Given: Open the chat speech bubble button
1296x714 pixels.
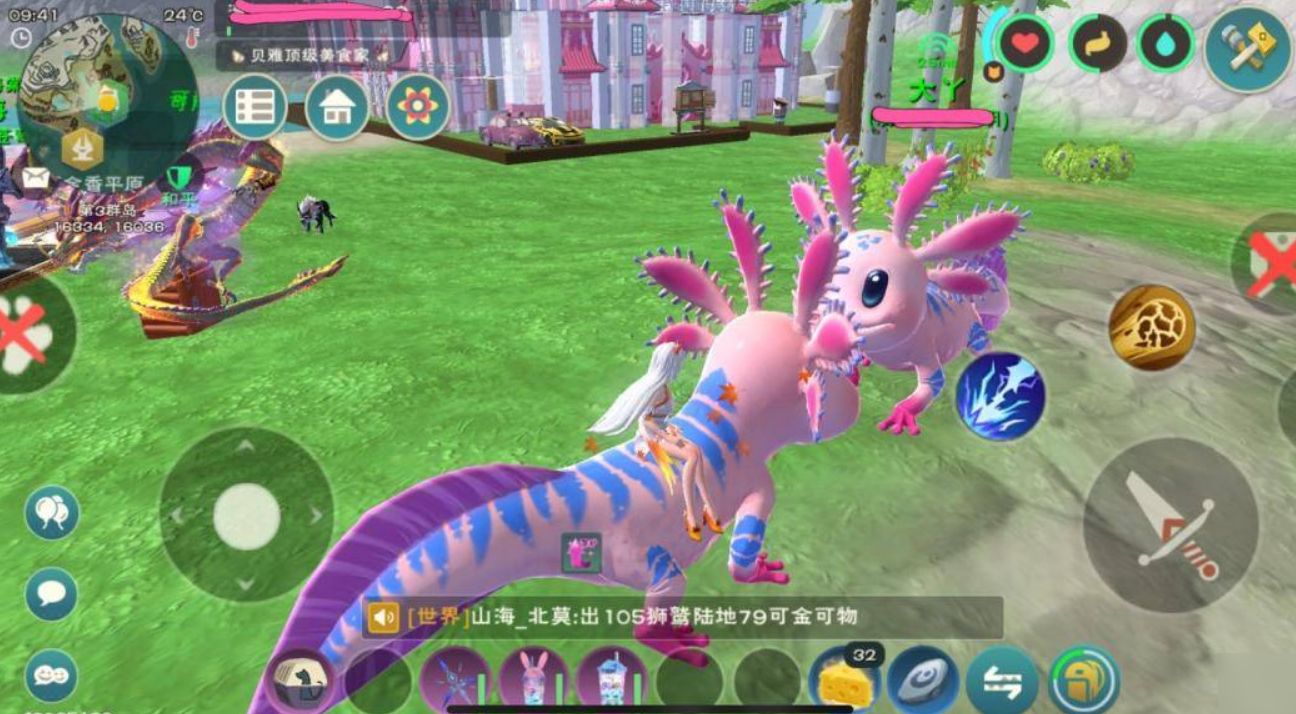Looking at the screenshot, I should [51, 595].
